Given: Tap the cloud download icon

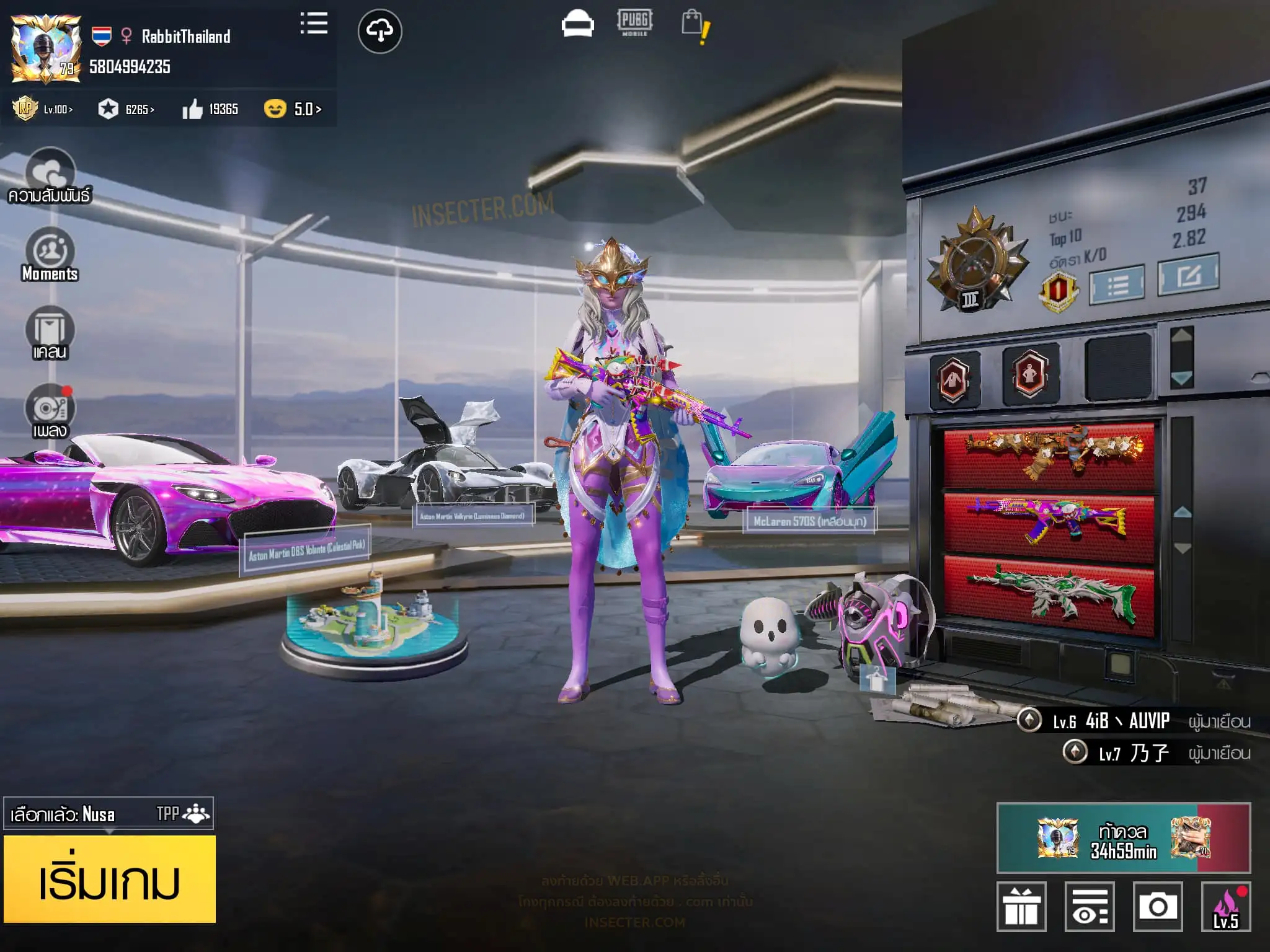Looking at the screenshot, I should 380,31.
